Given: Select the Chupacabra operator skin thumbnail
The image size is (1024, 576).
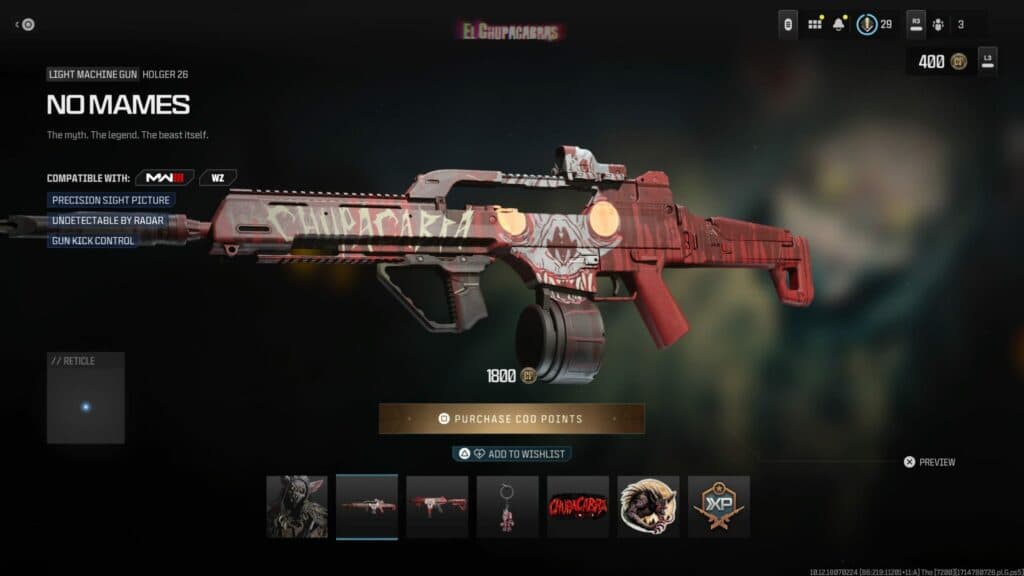Looking at the screenshot, I should (x=297, y=506).
